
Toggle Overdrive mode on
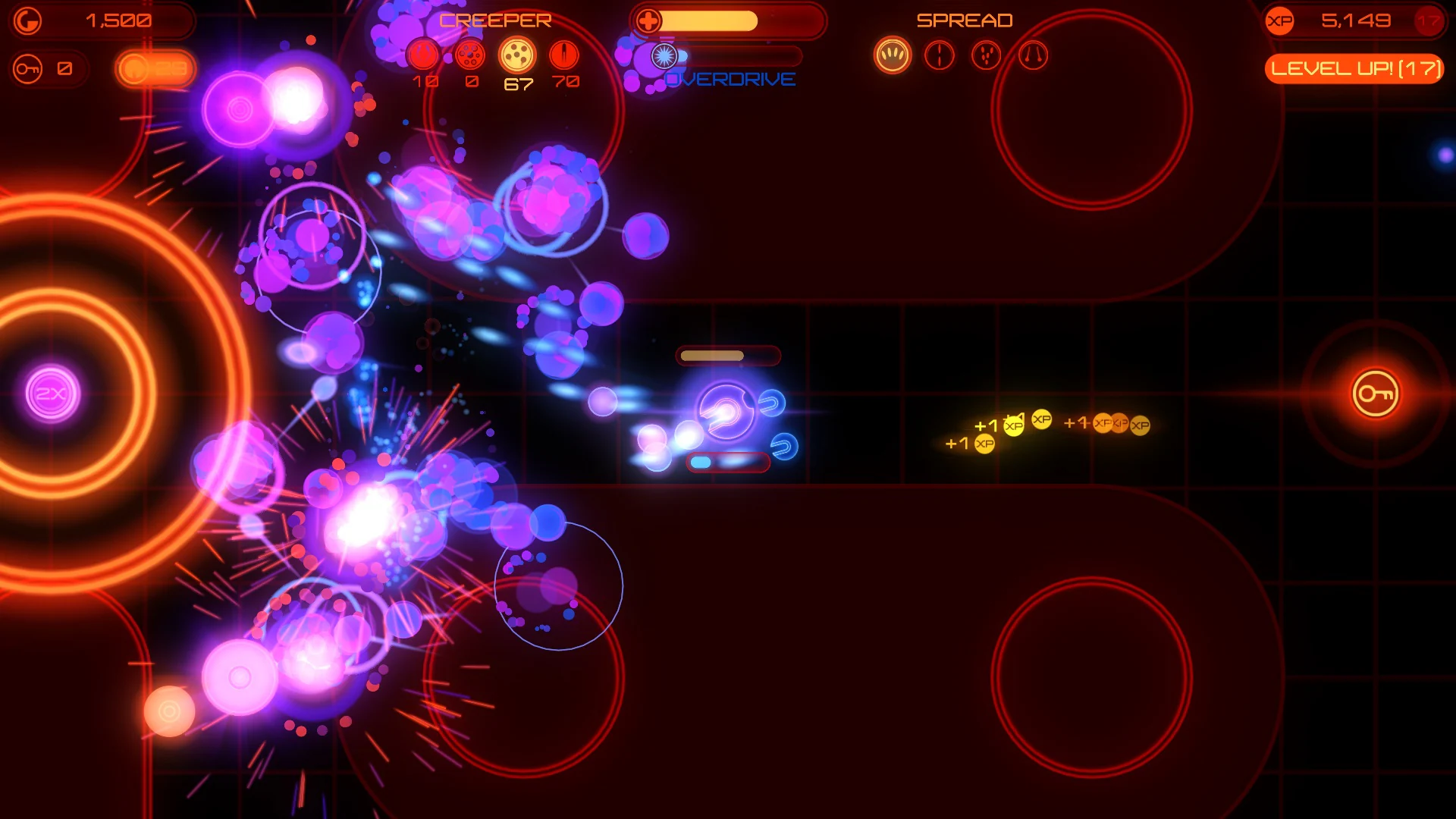click(730, 78)
